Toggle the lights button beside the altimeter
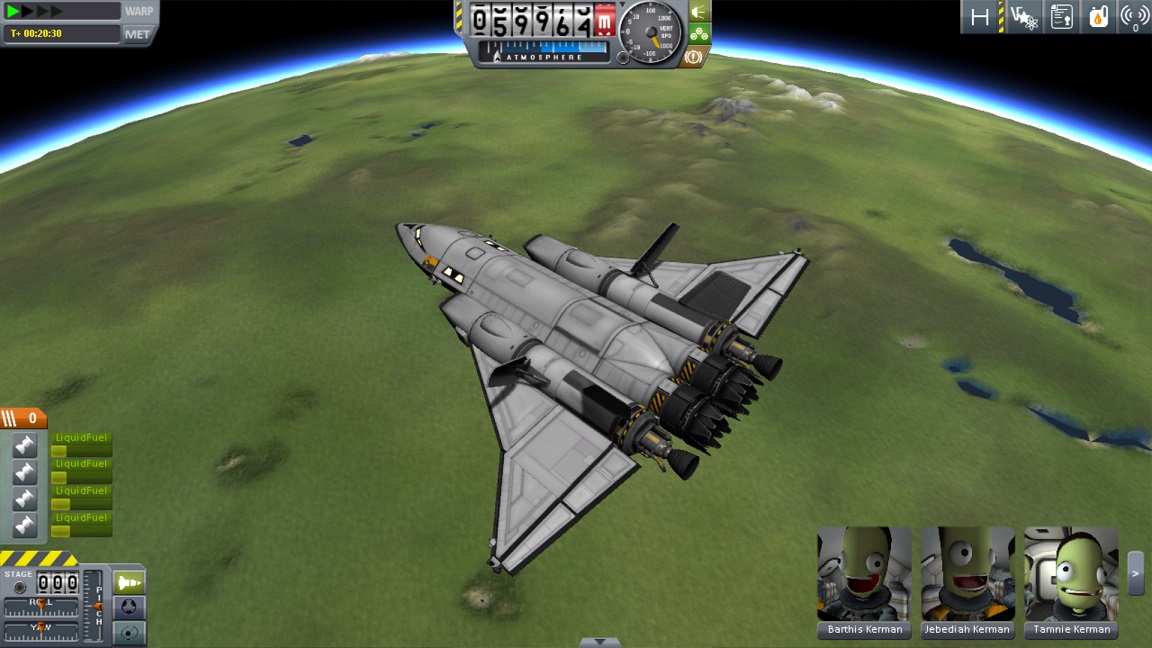The image size is (1152, 648). click(699, 12)
